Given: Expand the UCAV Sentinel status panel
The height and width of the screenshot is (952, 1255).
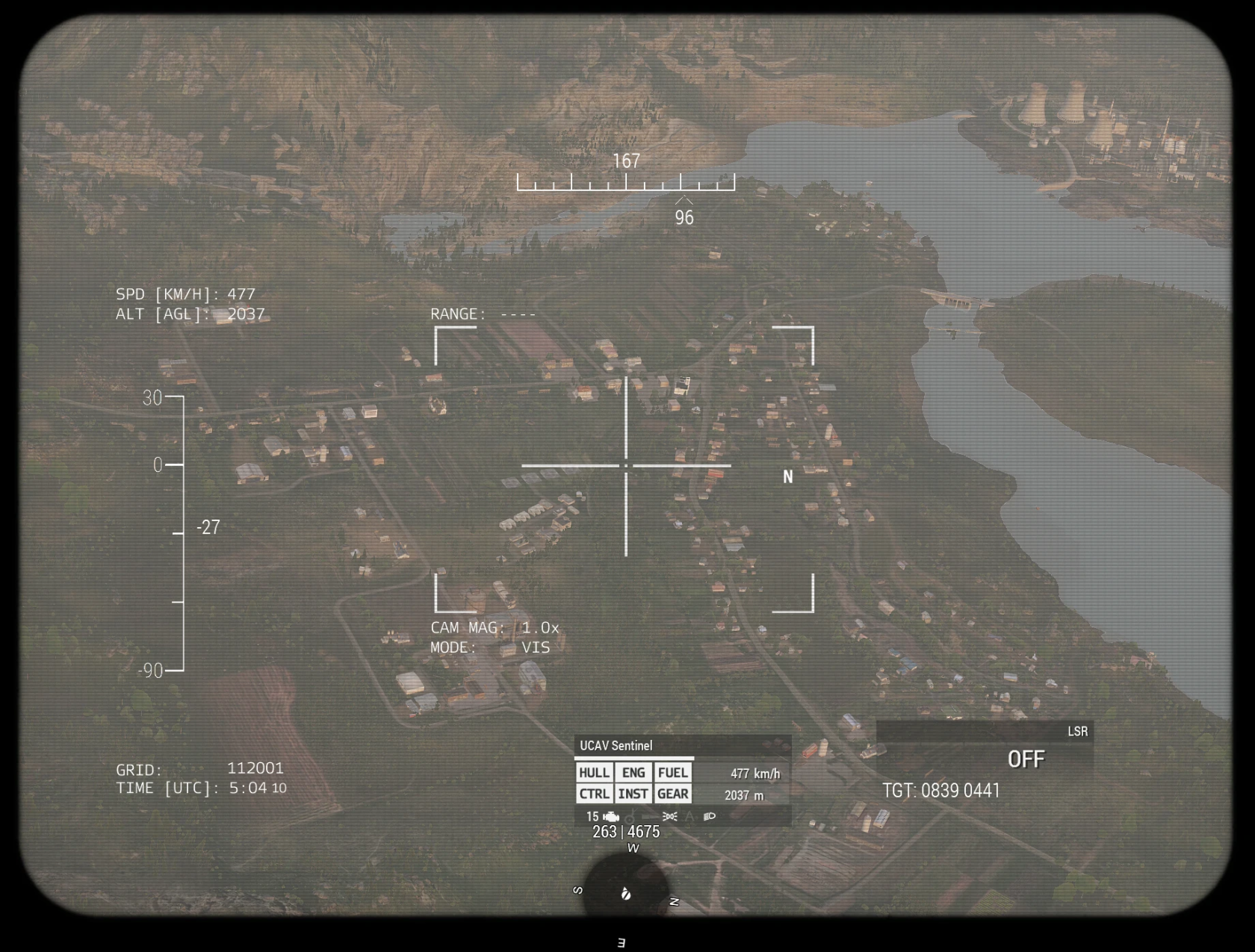Looking at the screenshot, I should pyautogui.click(x=616, y=745).
